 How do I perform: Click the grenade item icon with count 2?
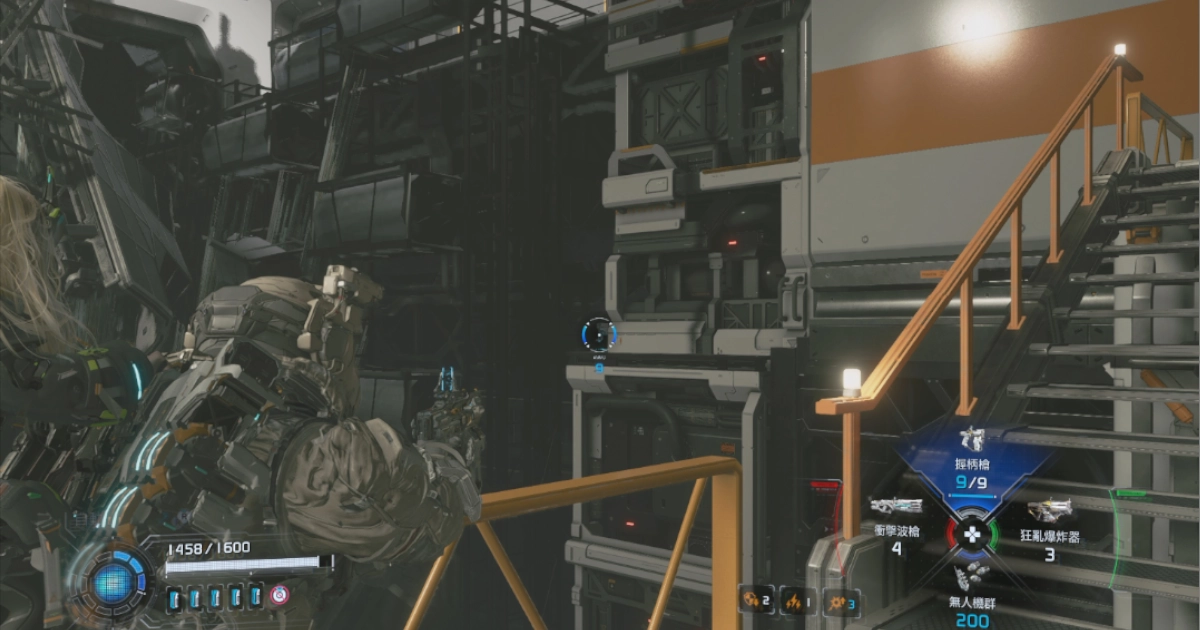(750, 600)
